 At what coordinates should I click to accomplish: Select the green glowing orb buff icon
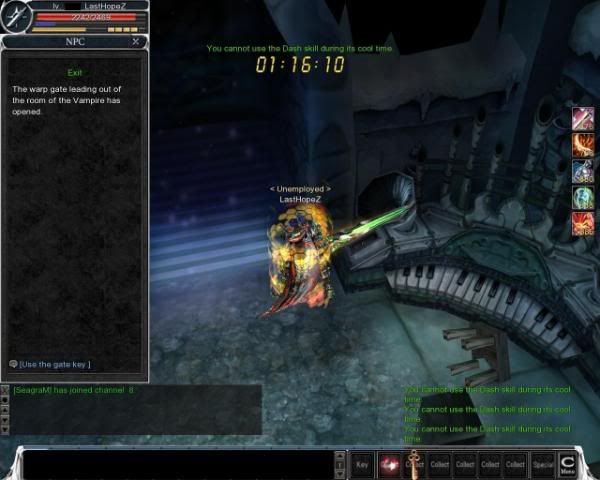(583, 198)
